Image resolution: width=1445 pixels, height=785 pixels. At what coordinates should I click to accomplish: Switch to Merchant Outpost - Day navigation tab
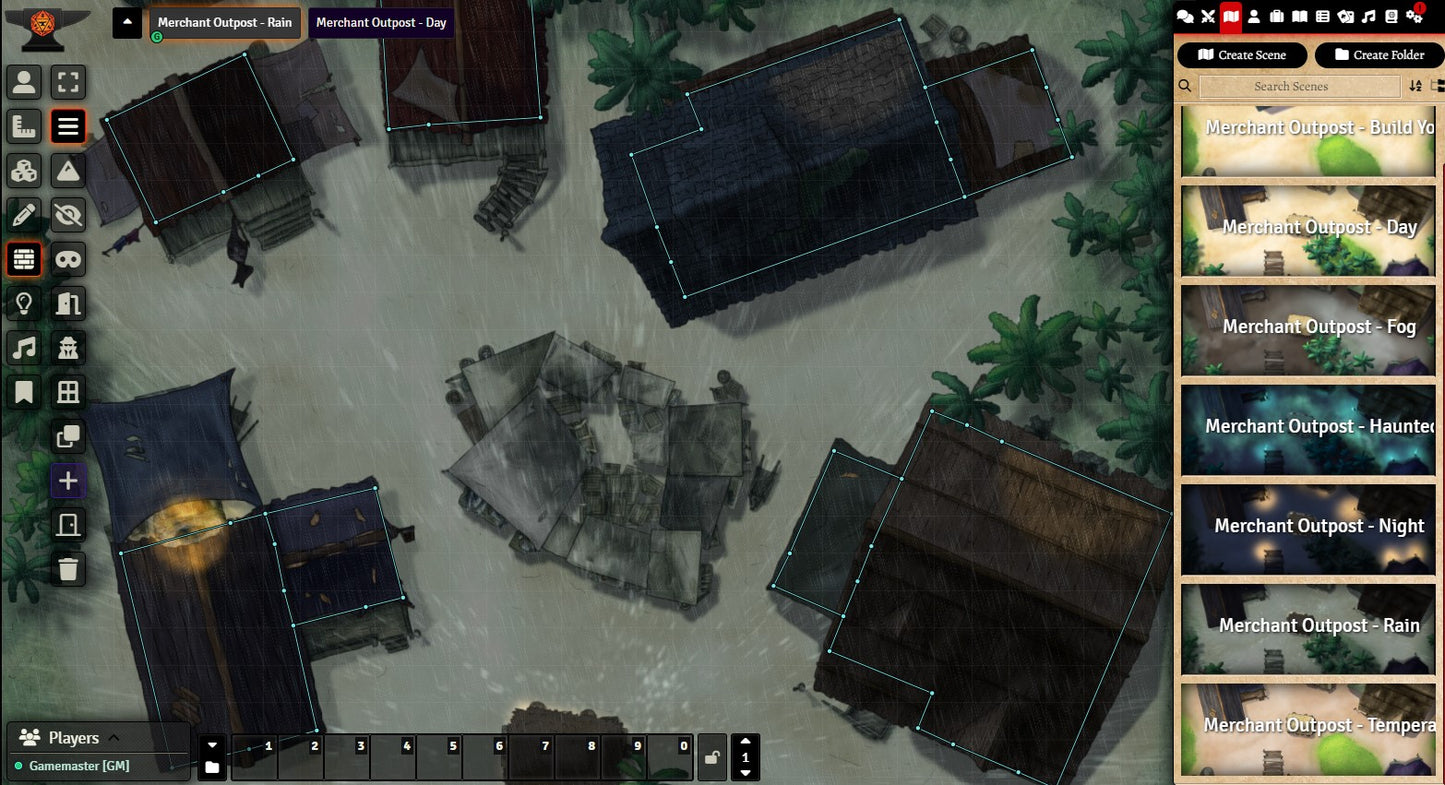(381, 23)
